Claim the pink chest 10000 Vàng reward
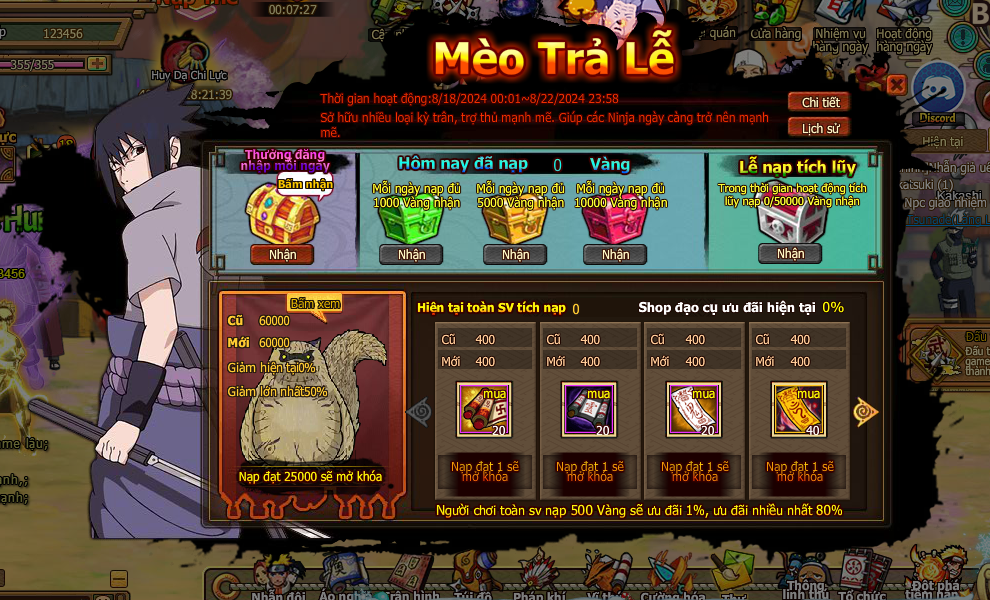990x600 pixels. (x=615, y=254)
